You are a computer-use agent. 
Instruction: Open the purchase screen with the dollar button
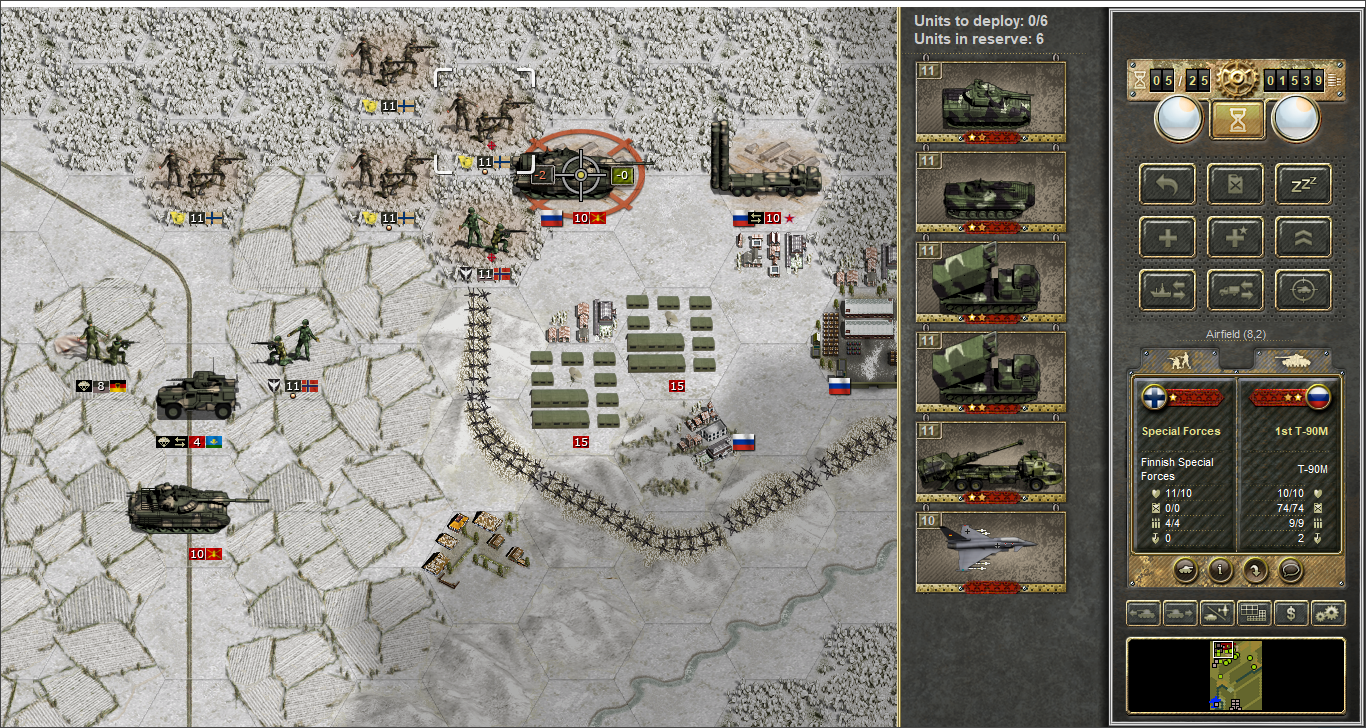[x=1291, y=613]
